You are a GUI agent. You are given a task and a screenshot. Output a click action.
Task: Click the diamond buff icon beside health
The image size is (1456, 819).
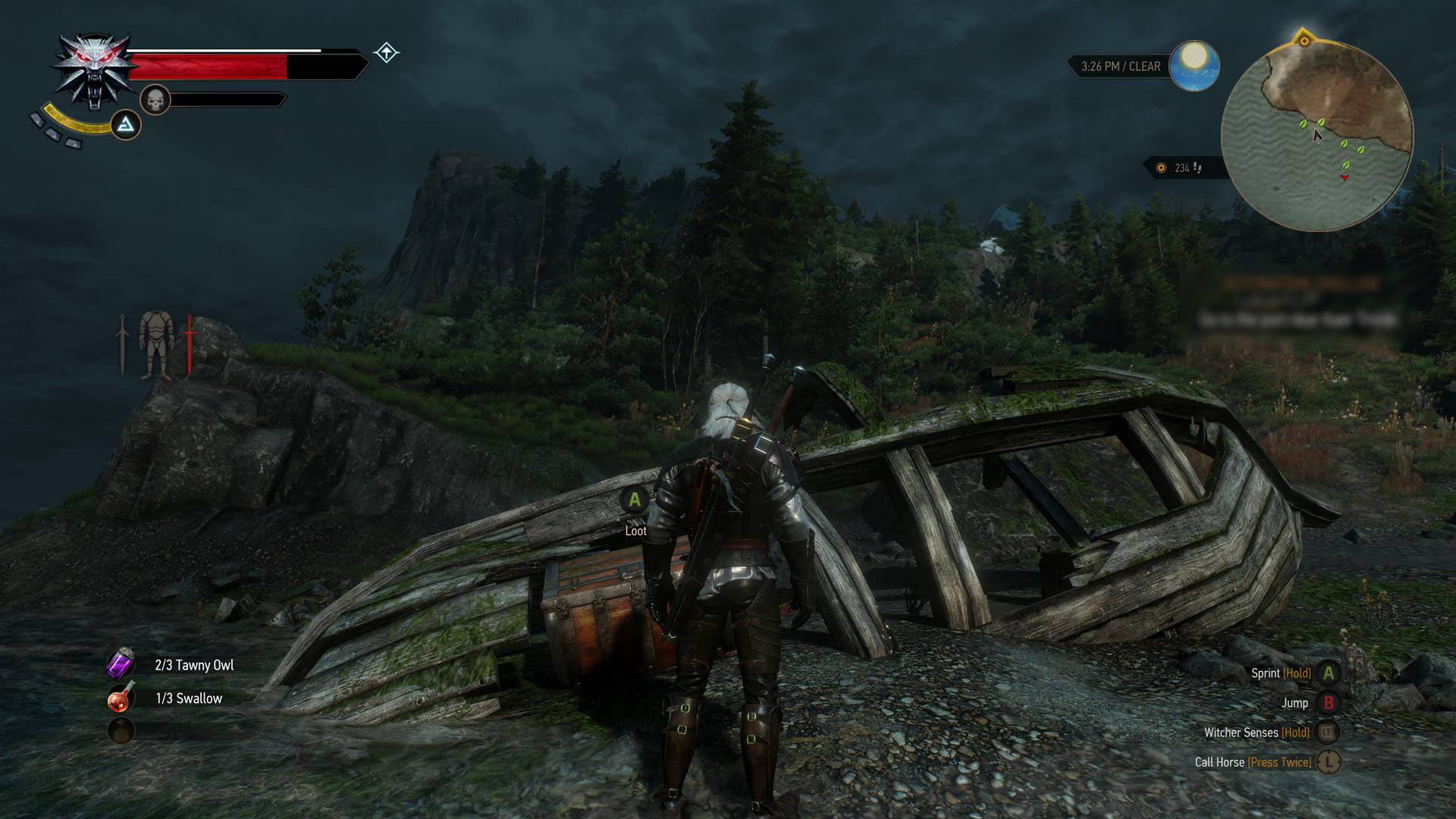[x=387, y=52]
